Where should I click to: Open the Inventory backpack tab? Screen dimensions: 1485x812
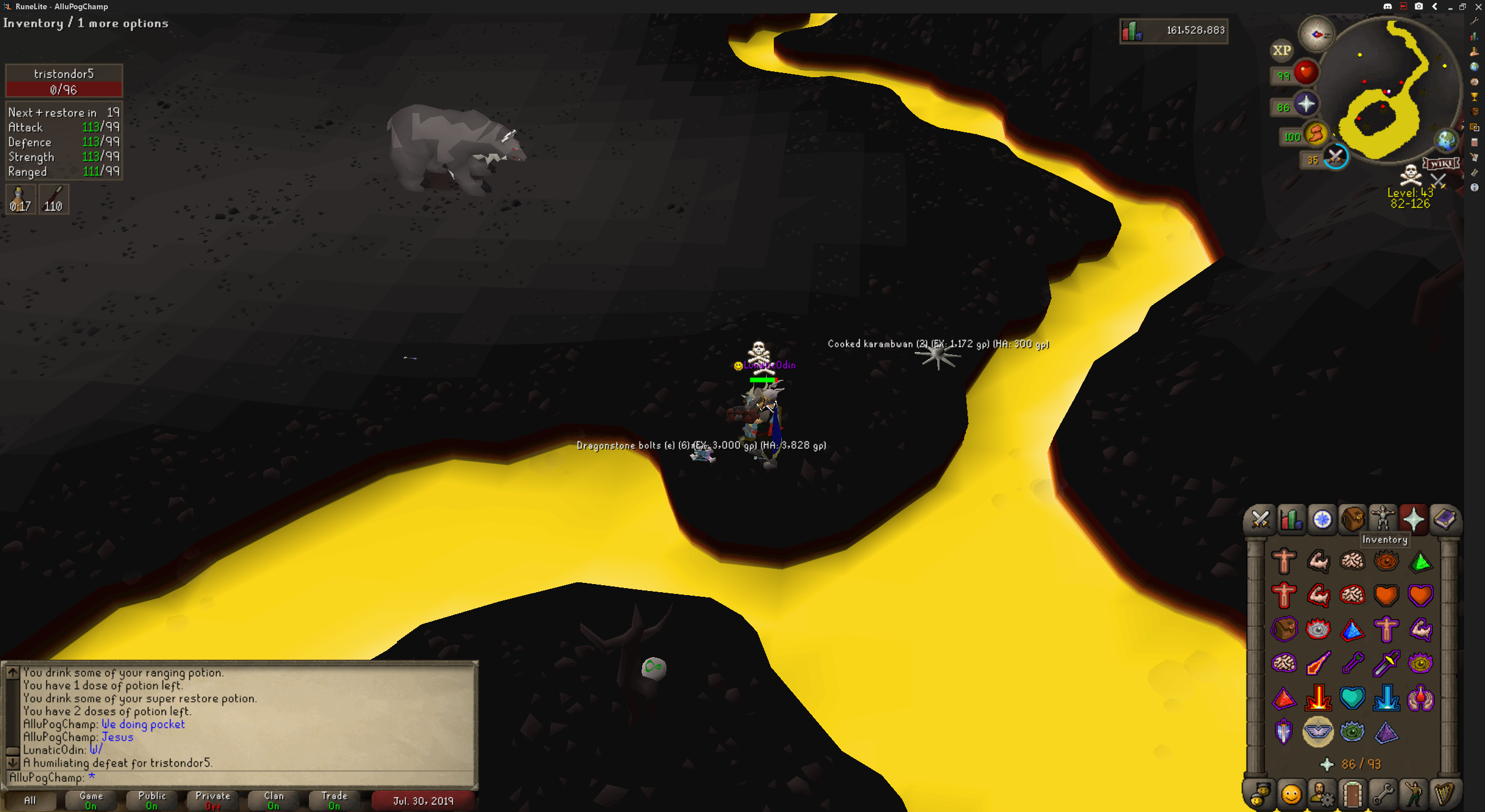1352,519
